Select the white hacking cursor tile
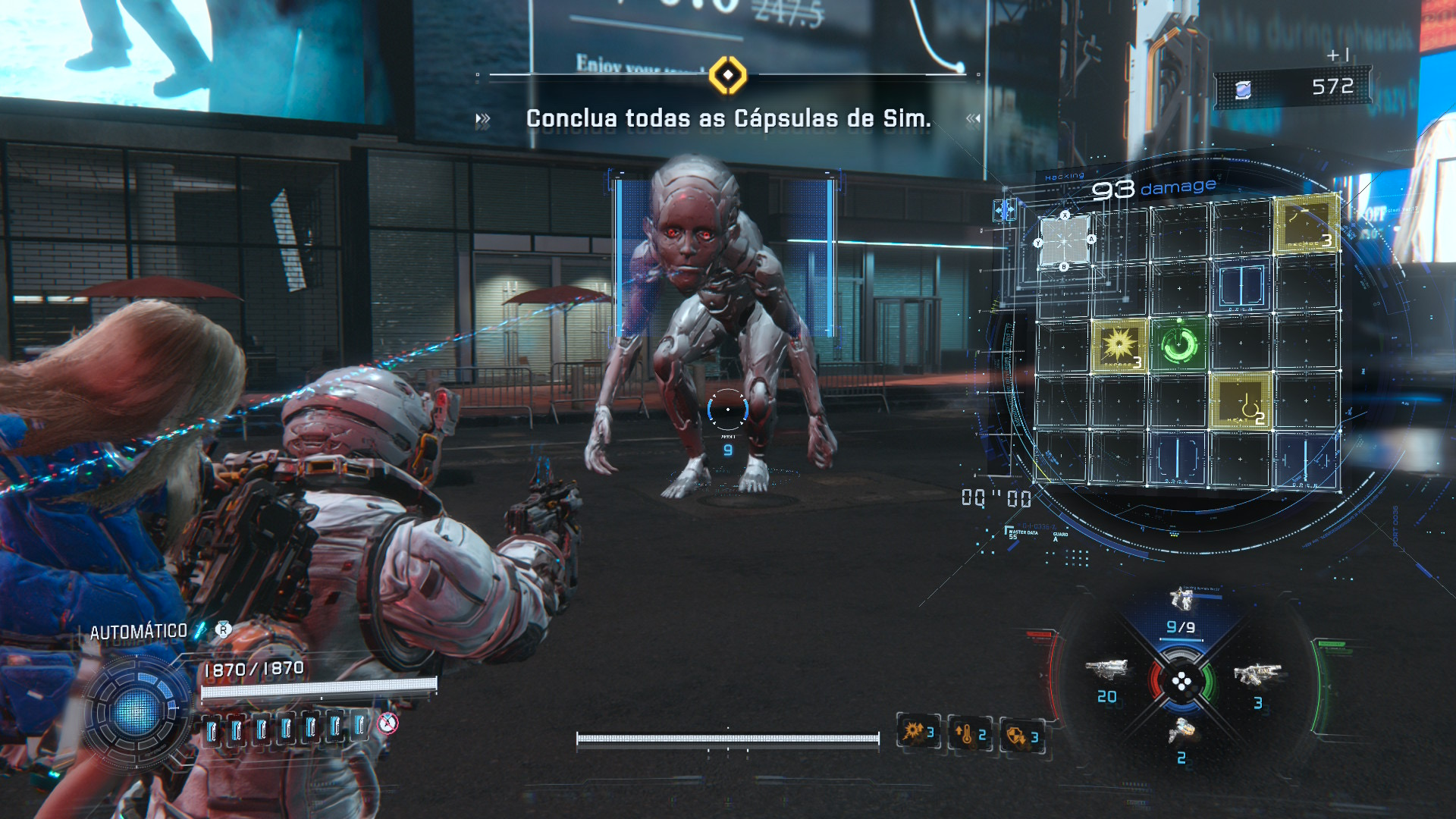 tap(1065, 241)
